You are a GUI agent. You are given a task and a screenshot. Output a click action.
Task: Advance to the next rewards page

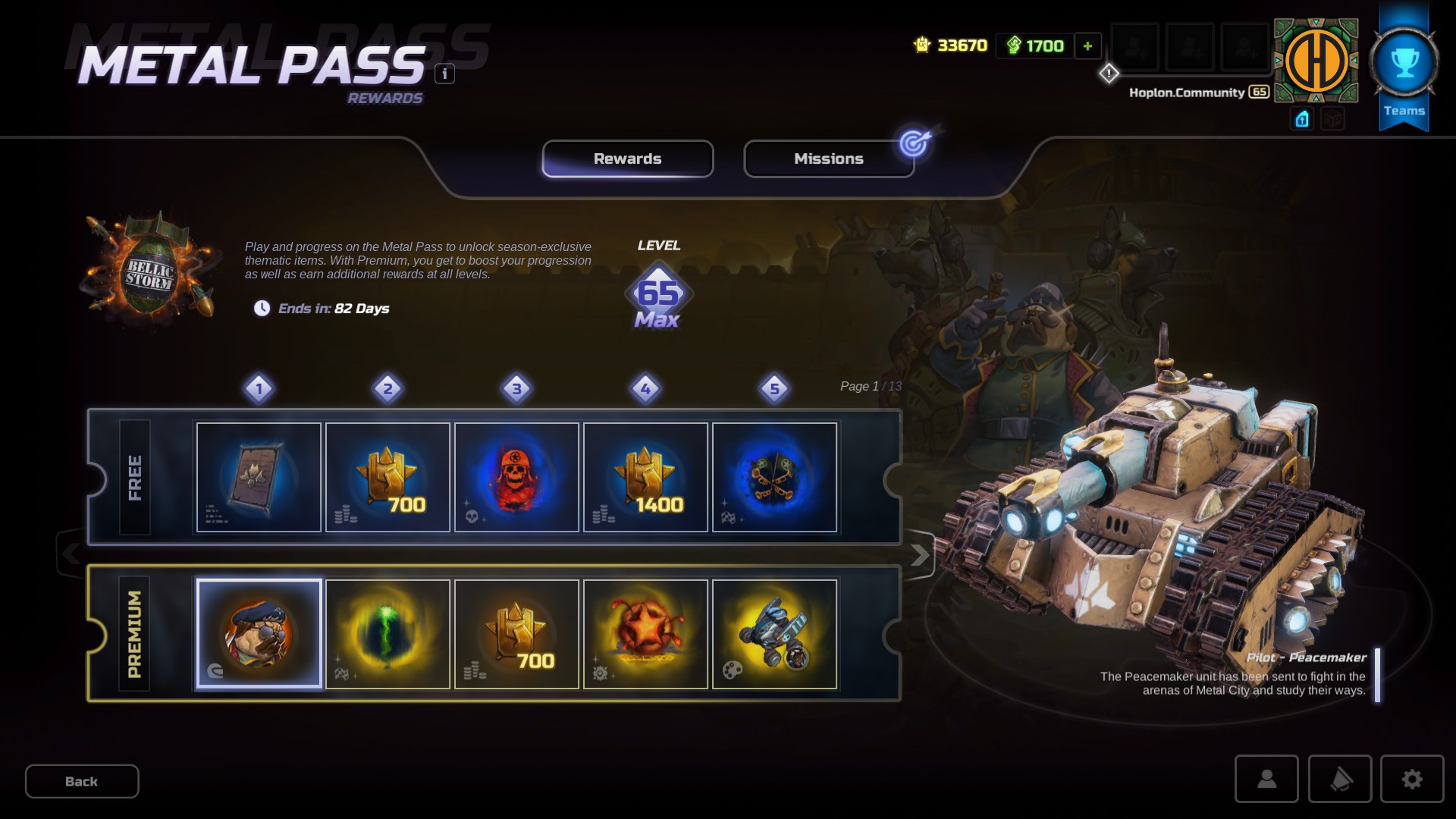click(921, 554)
